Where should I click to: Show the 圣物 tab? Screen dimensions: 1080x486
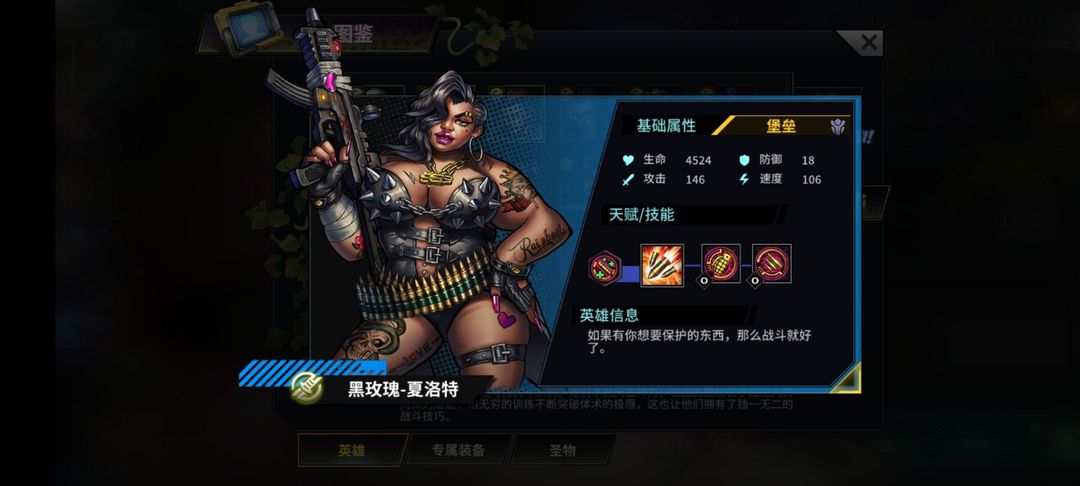(x=562, y=450)
